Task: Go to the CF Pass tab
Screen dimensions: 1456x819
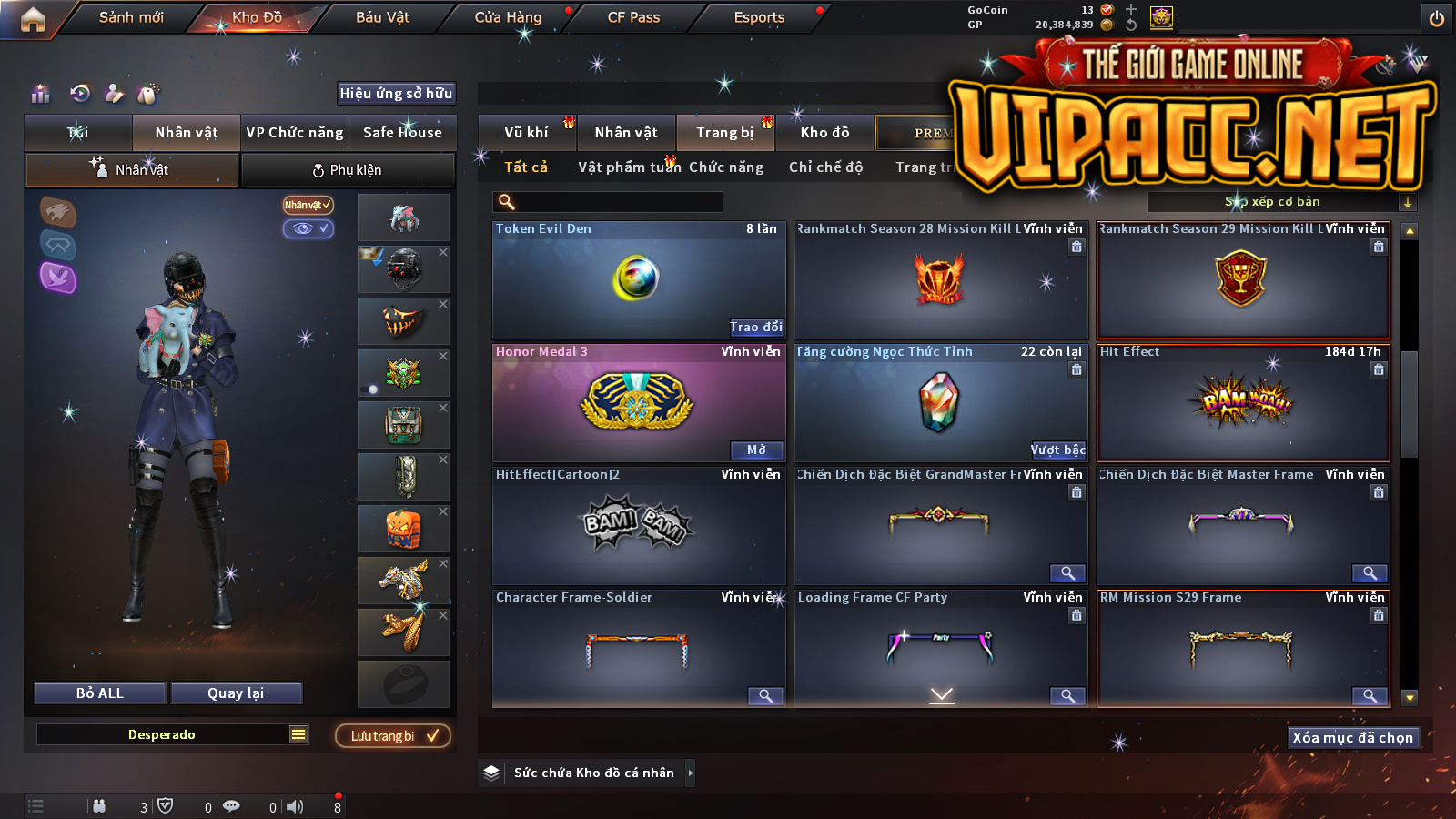Action: pyautogui.click(x=633, y=17)
